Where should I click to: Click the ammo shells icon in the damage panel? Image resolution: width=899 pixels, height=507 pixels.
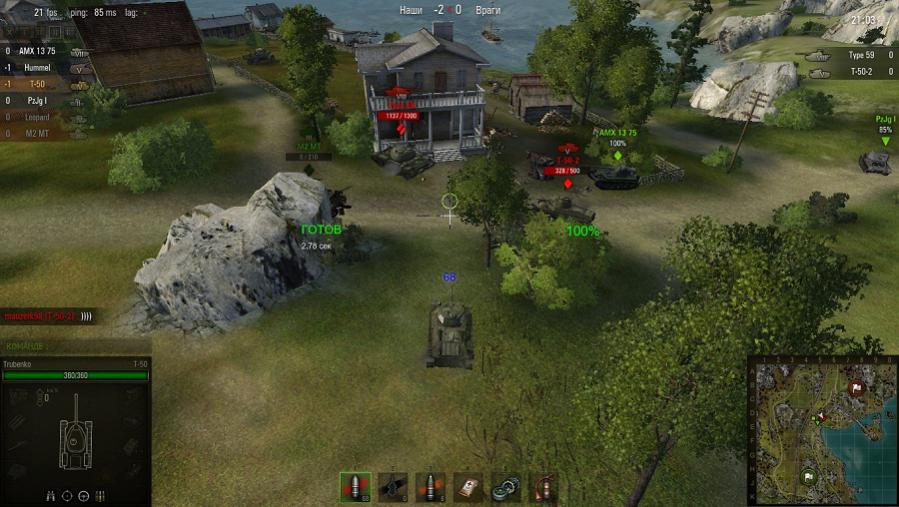click(100, 495)
